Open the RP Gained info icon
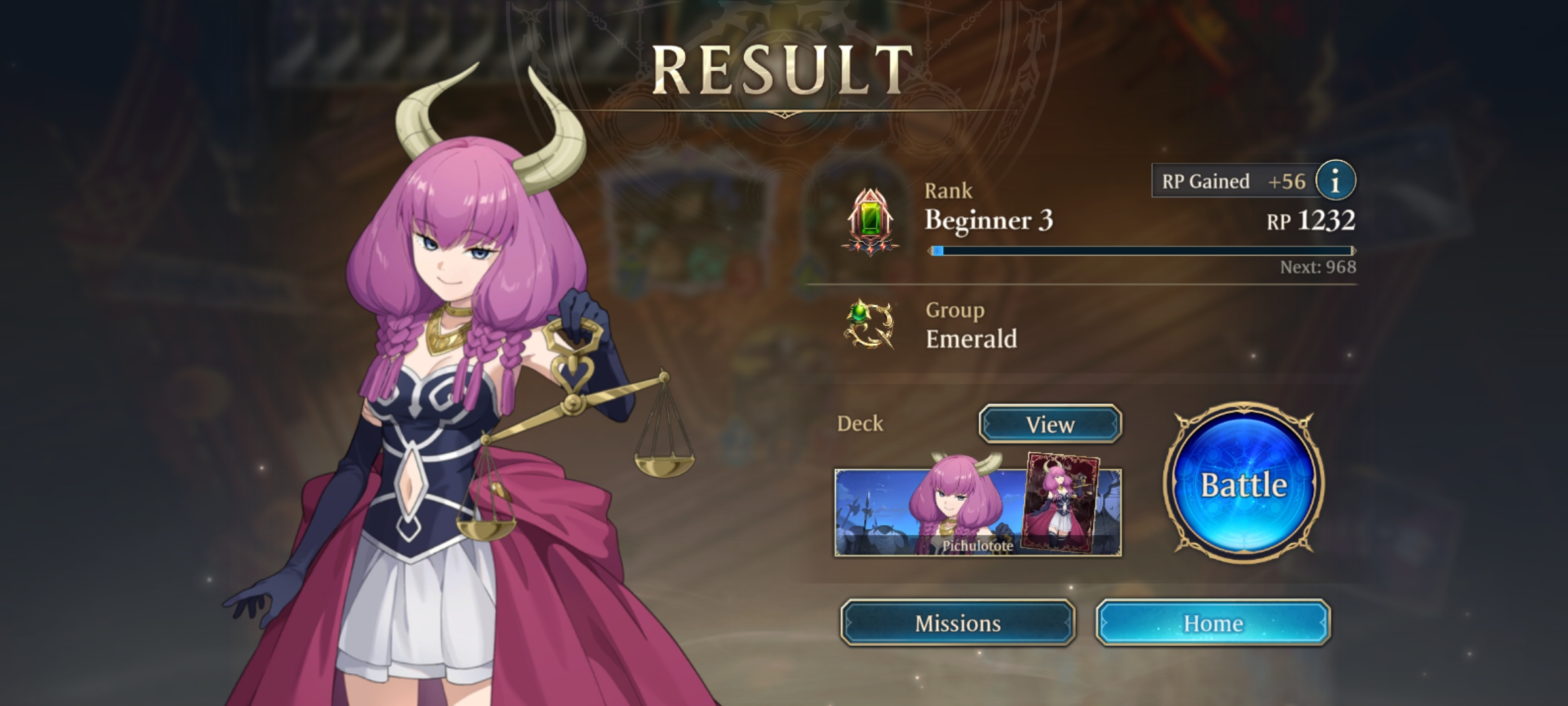 (1335, 180)
